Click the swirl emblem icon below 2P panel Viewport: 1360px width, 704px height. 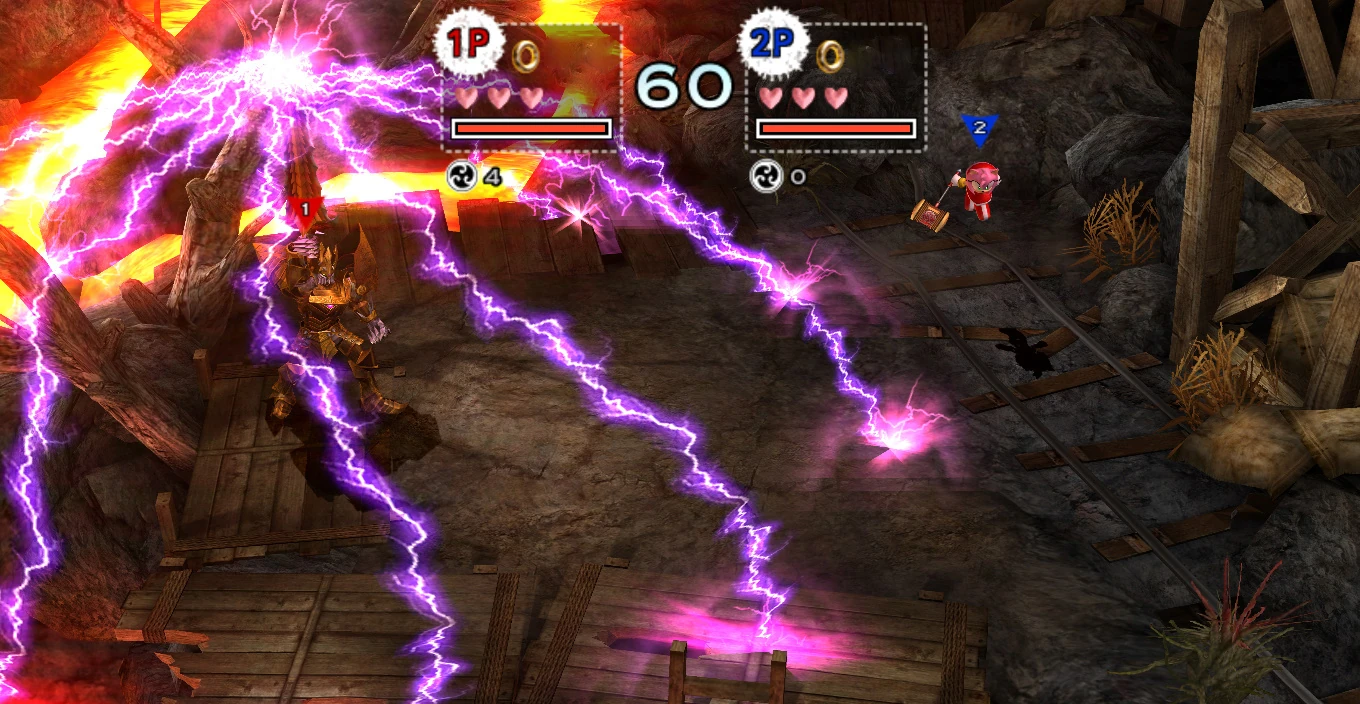[766, 176]
